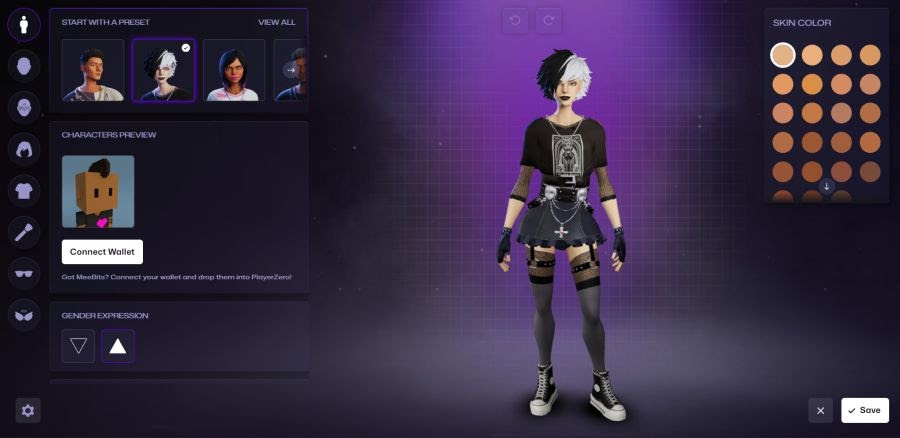This screenshot has width=900, height=438.
Task: Open the settings gear
Action: tap(28, 410)
